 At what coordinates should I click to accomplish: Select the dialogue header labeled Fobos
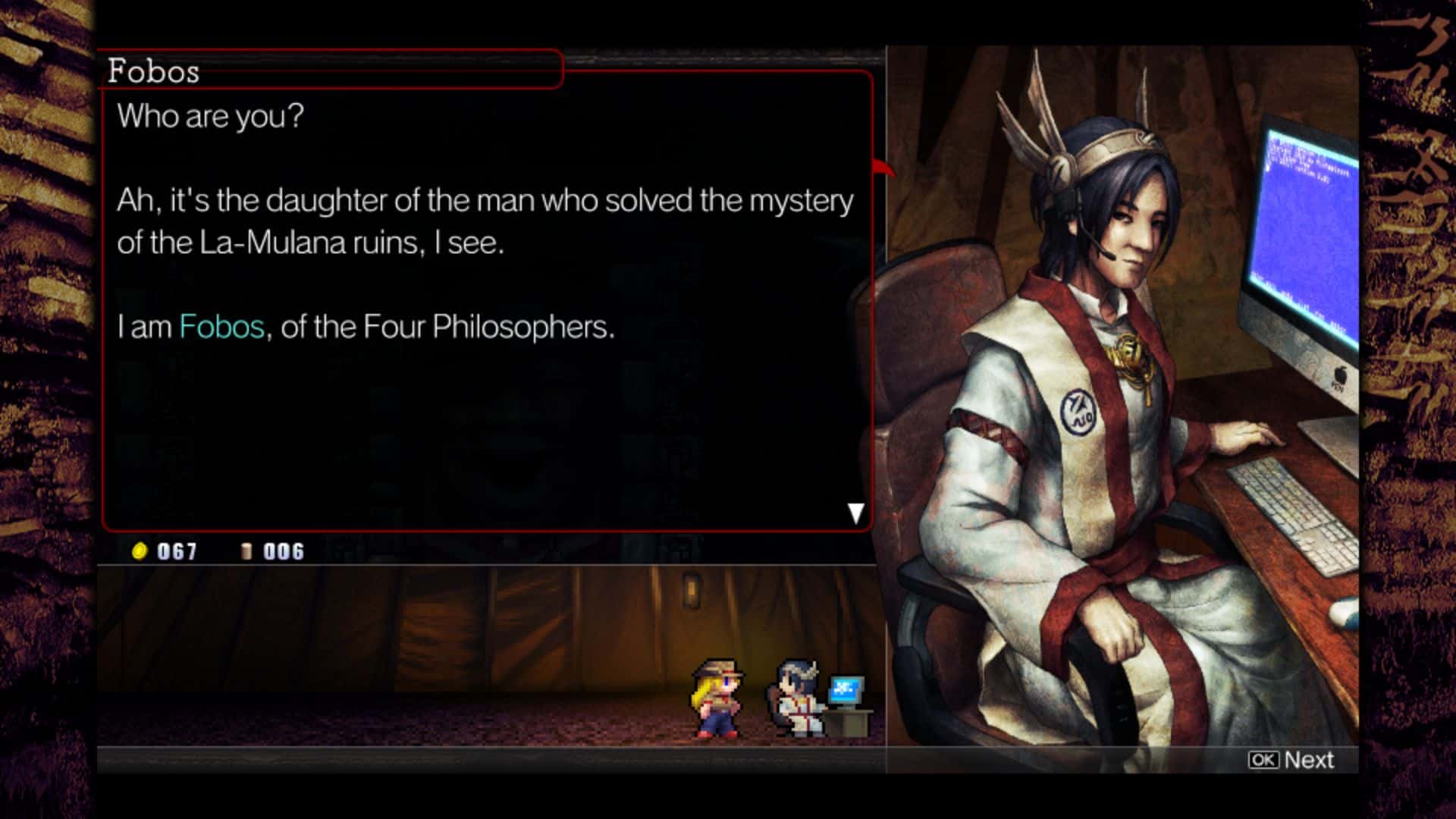155,72
